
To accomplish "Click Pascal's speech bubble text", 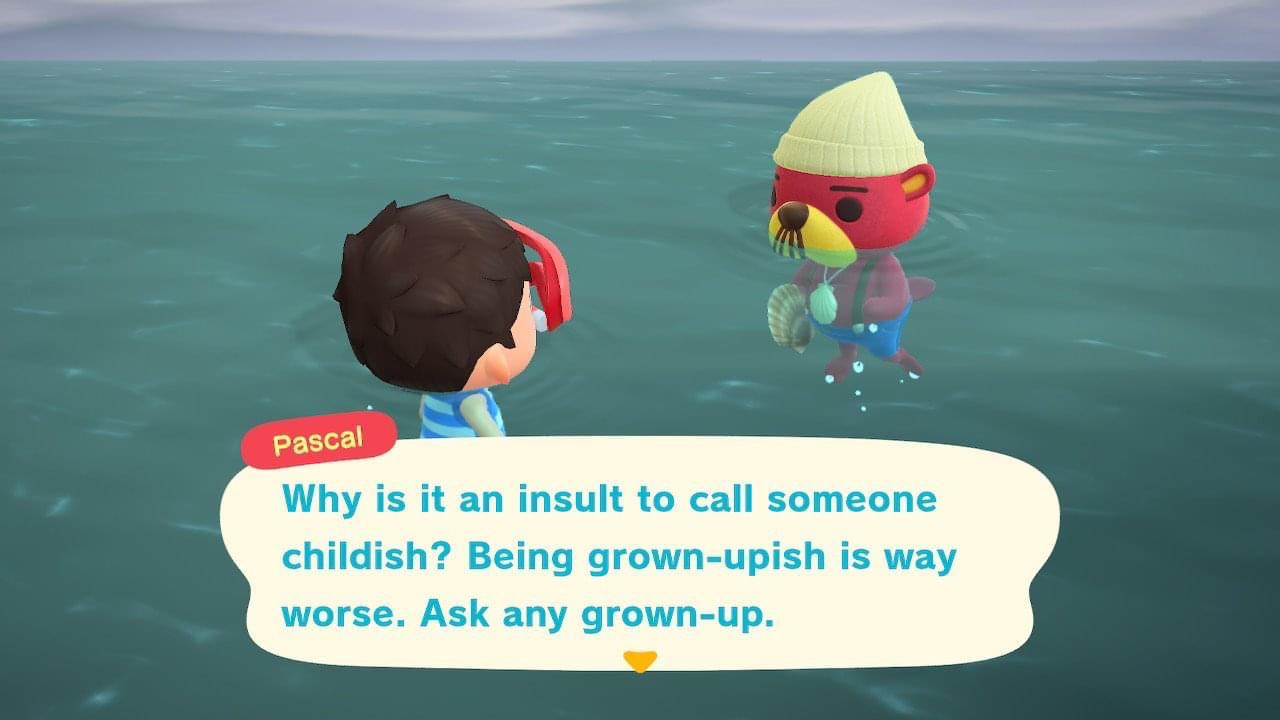I will tap(618, 556).
